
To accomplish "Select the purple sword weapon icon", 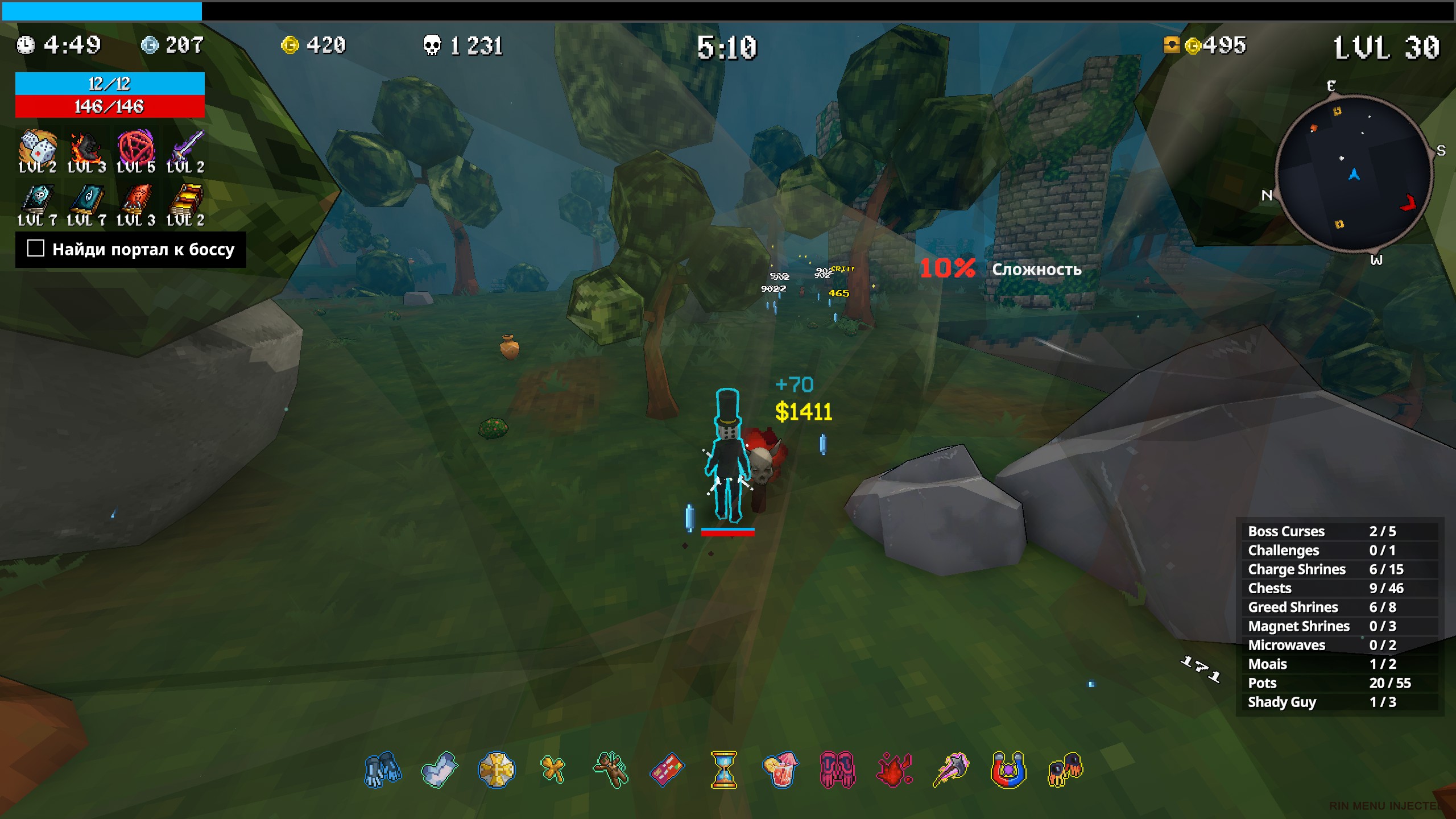I will (186, 148).
